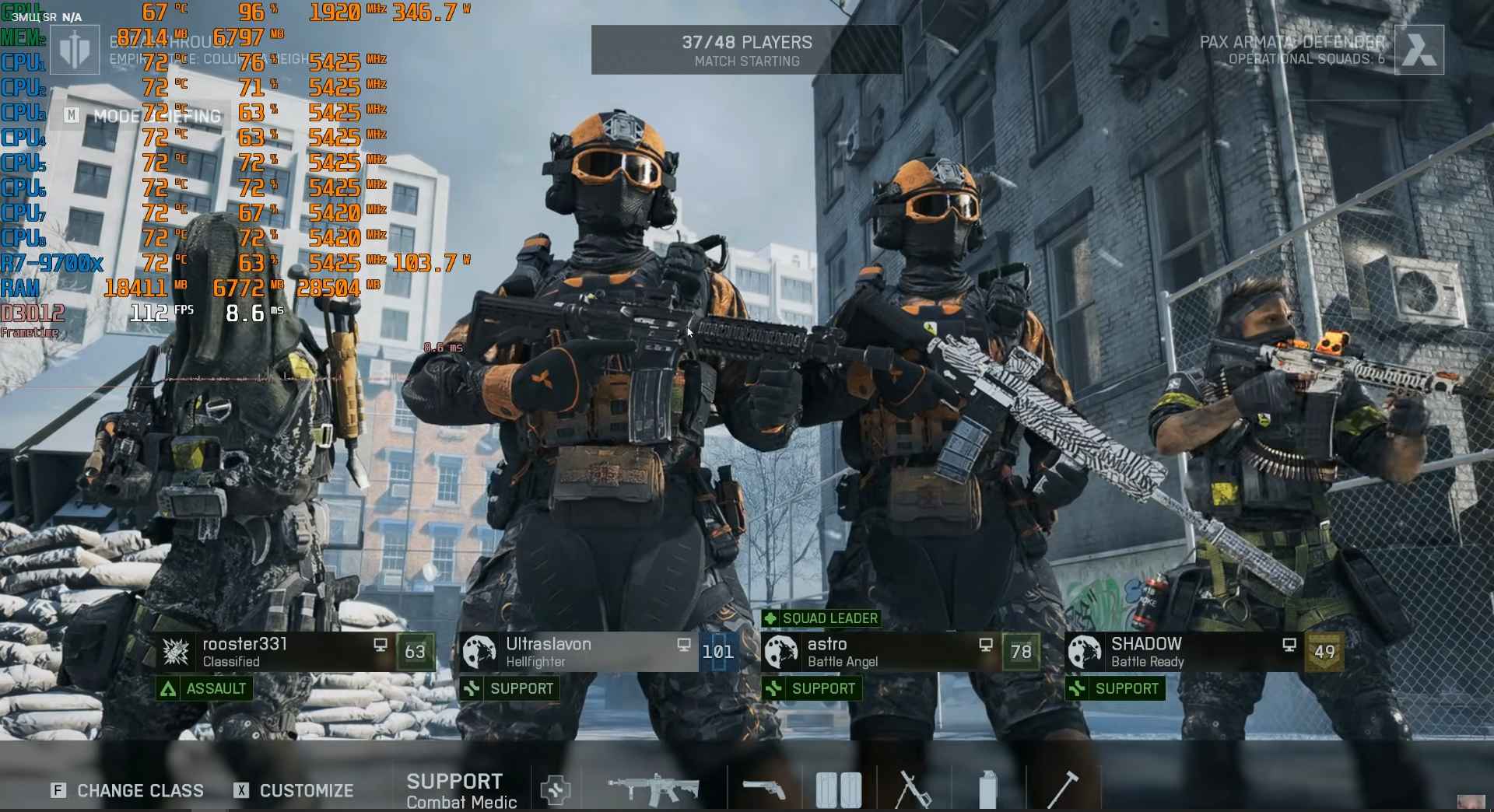This screenshot has height=812, width=1494.
Task: Click Ultraslavon's ping meter showing 101
Action: [x=718, y=652]
